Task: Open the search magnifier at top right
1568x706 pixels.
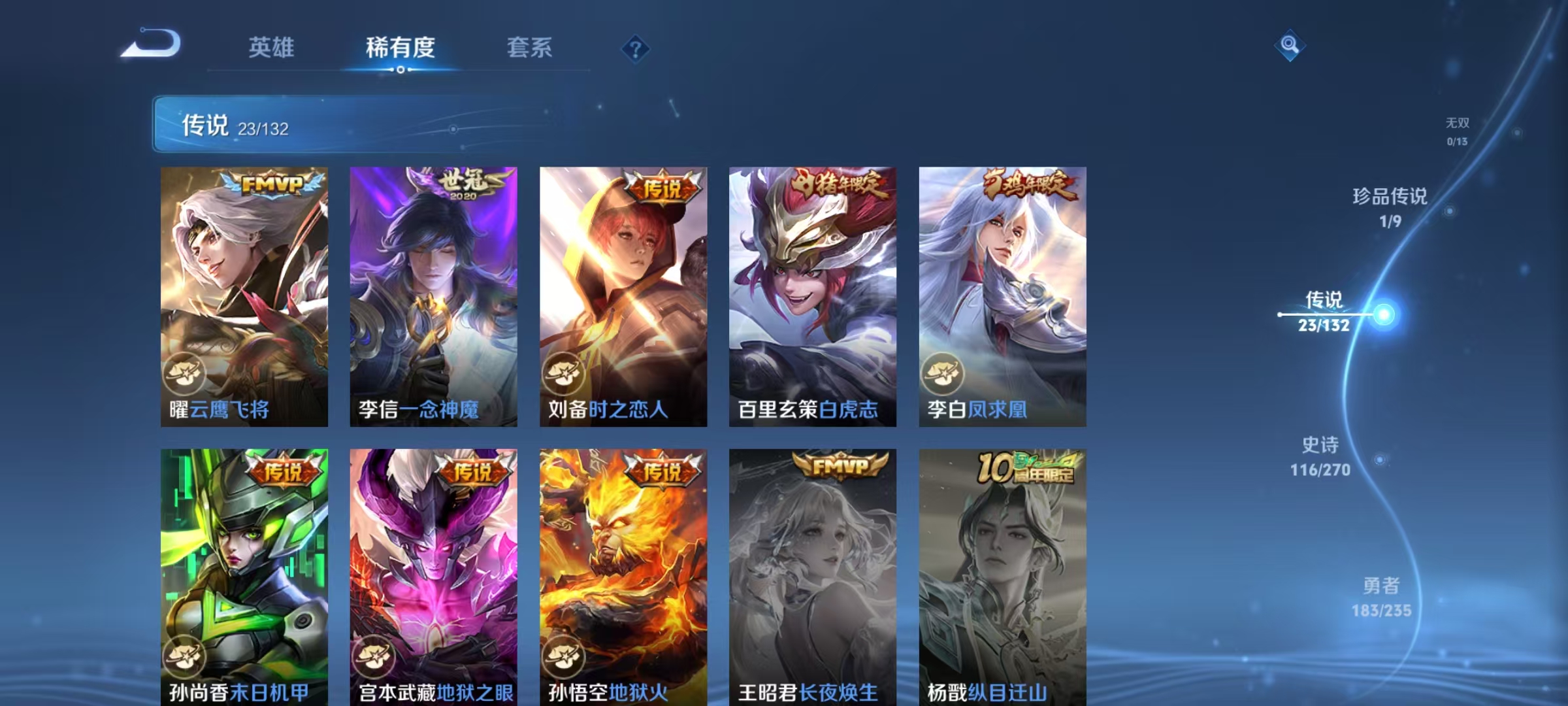Action: (x=1290, y=46)
